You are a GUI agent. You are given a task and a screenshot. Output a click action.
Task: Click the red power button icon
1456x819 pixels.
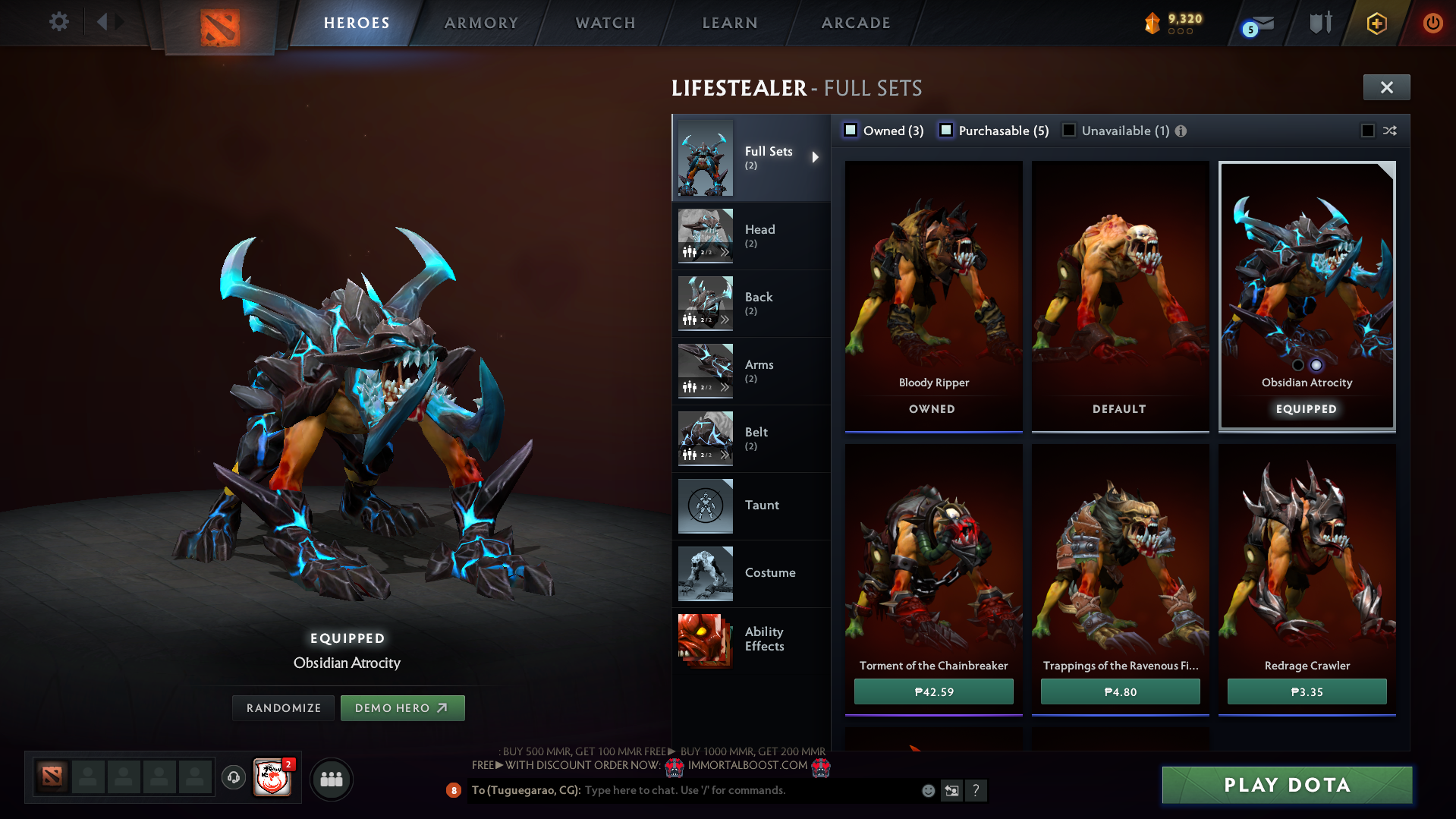(1432, 23)
